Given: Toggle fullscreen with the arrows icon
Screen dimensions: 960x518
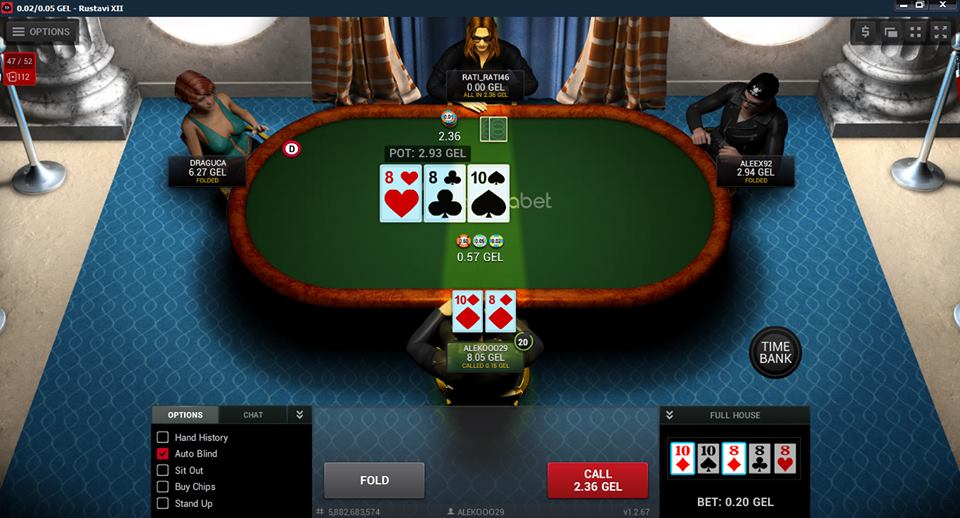Looking at the screenshot, I should click(940, 32).
